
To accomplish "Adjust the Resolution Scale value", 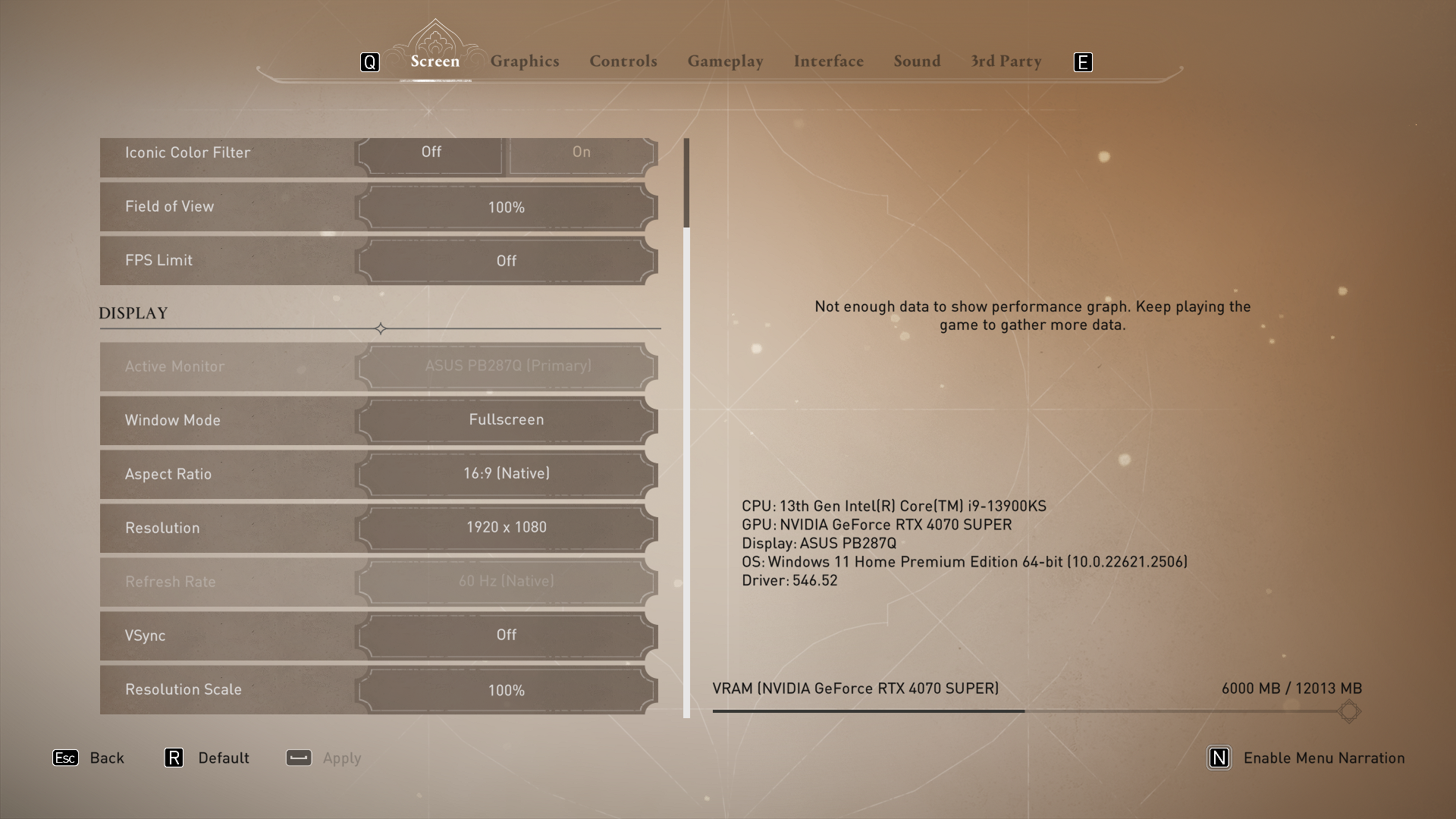I will (506, 690).
